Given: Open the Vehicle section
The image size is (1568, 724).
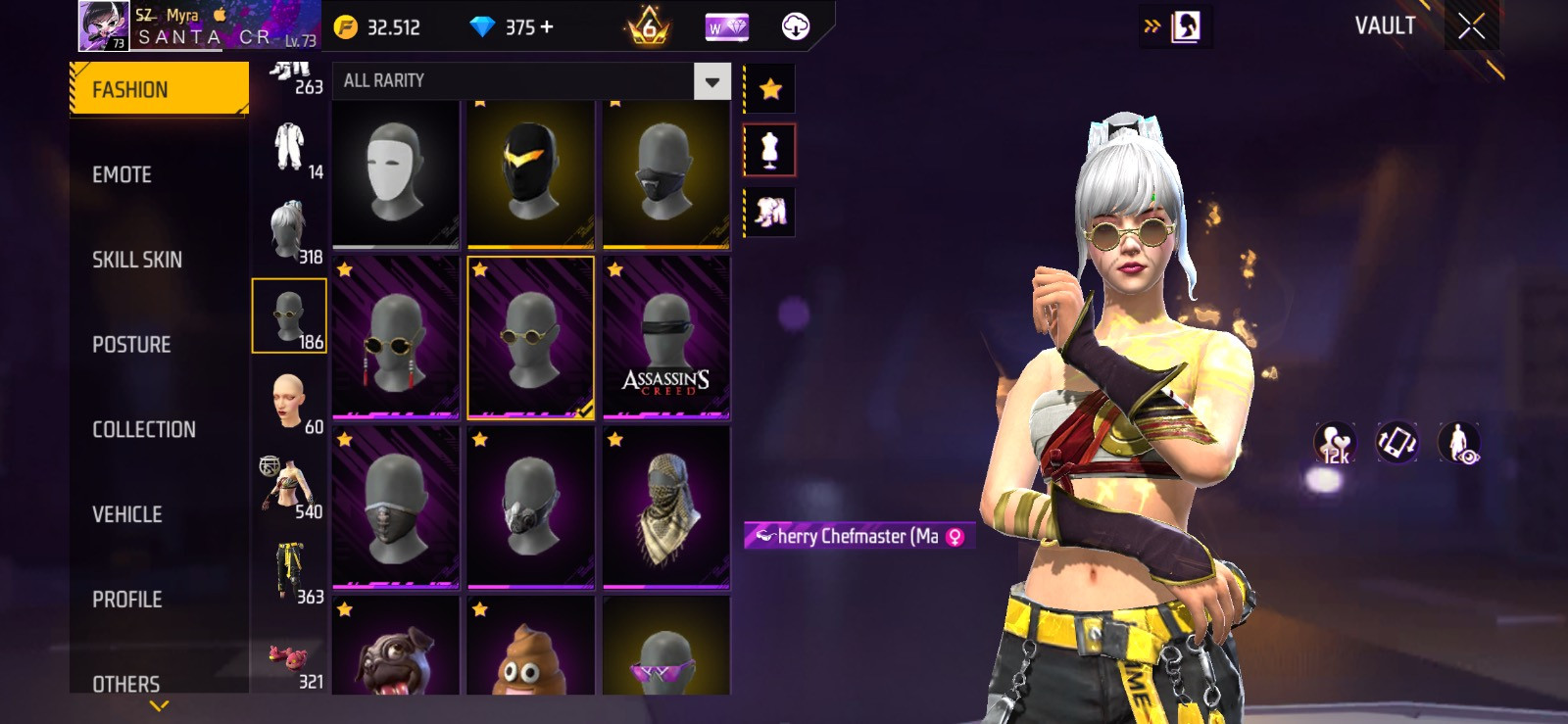Looking at the screenshot, I should (127, 514).
